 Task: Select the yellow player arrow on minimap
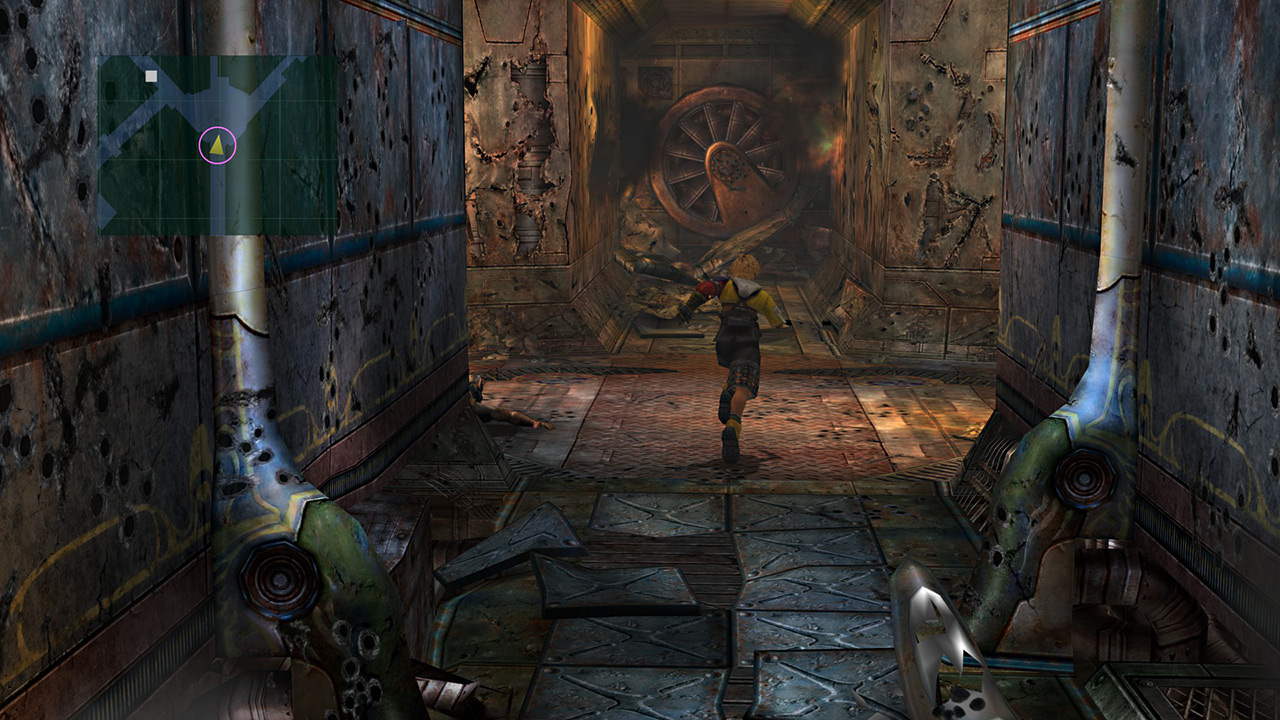[217, 145]
